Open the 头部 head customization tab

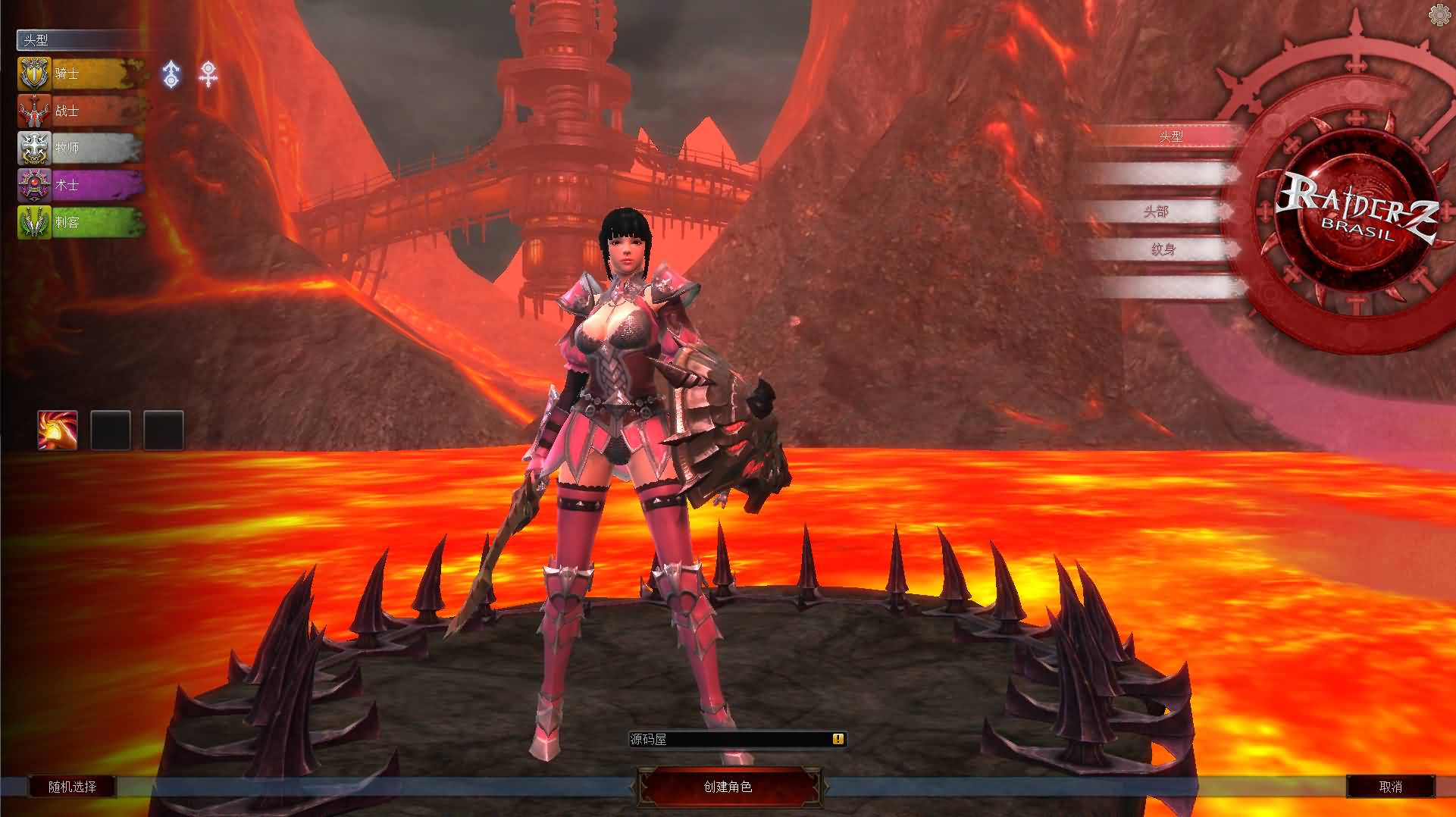(x=1156, y=212)
